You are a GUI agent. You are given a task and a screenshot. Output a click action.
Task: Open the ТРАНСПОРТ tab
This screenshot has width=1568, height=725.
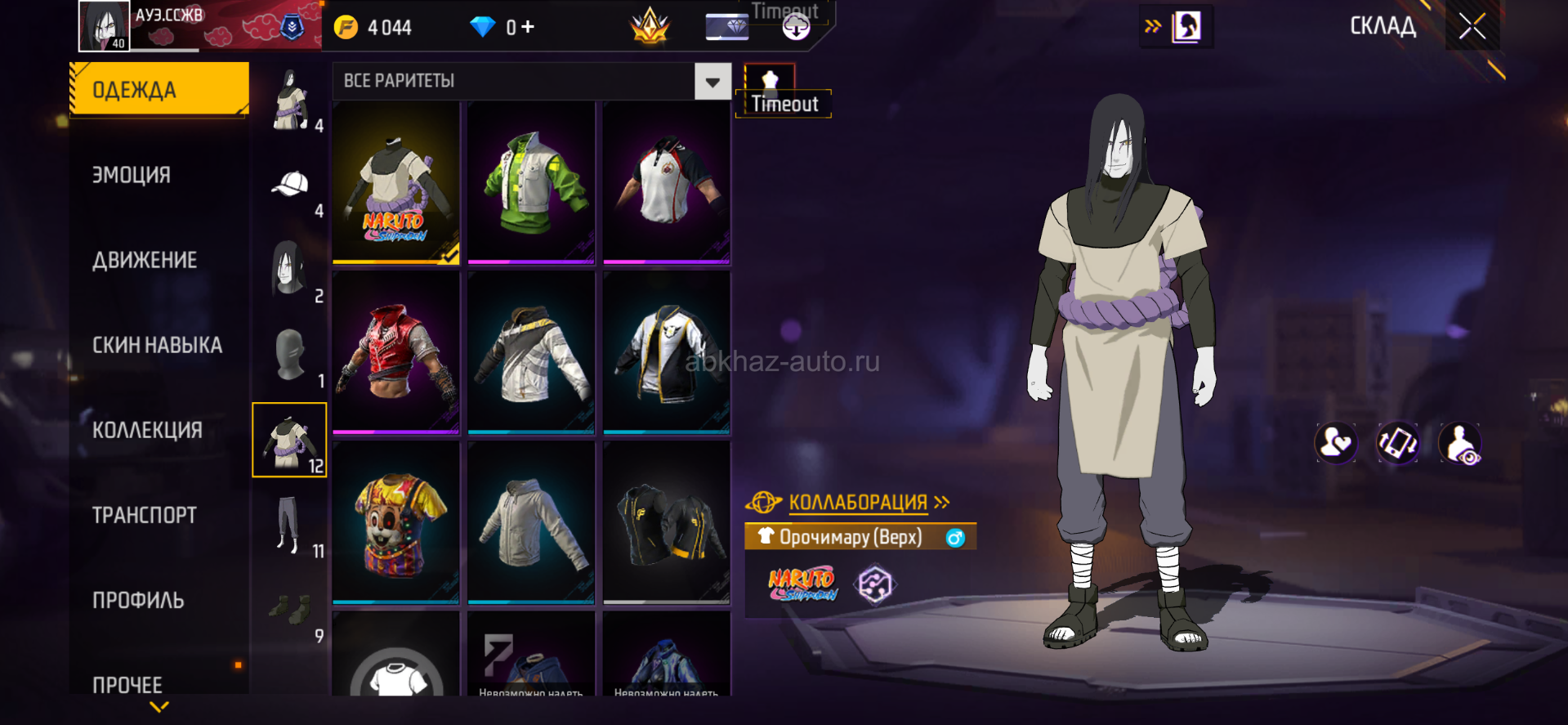coord(145,515)
